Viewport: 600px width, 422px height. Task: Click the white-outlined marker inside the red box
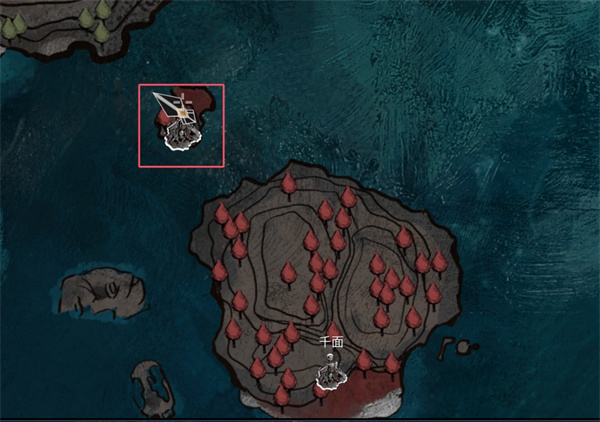coord(182,133)
